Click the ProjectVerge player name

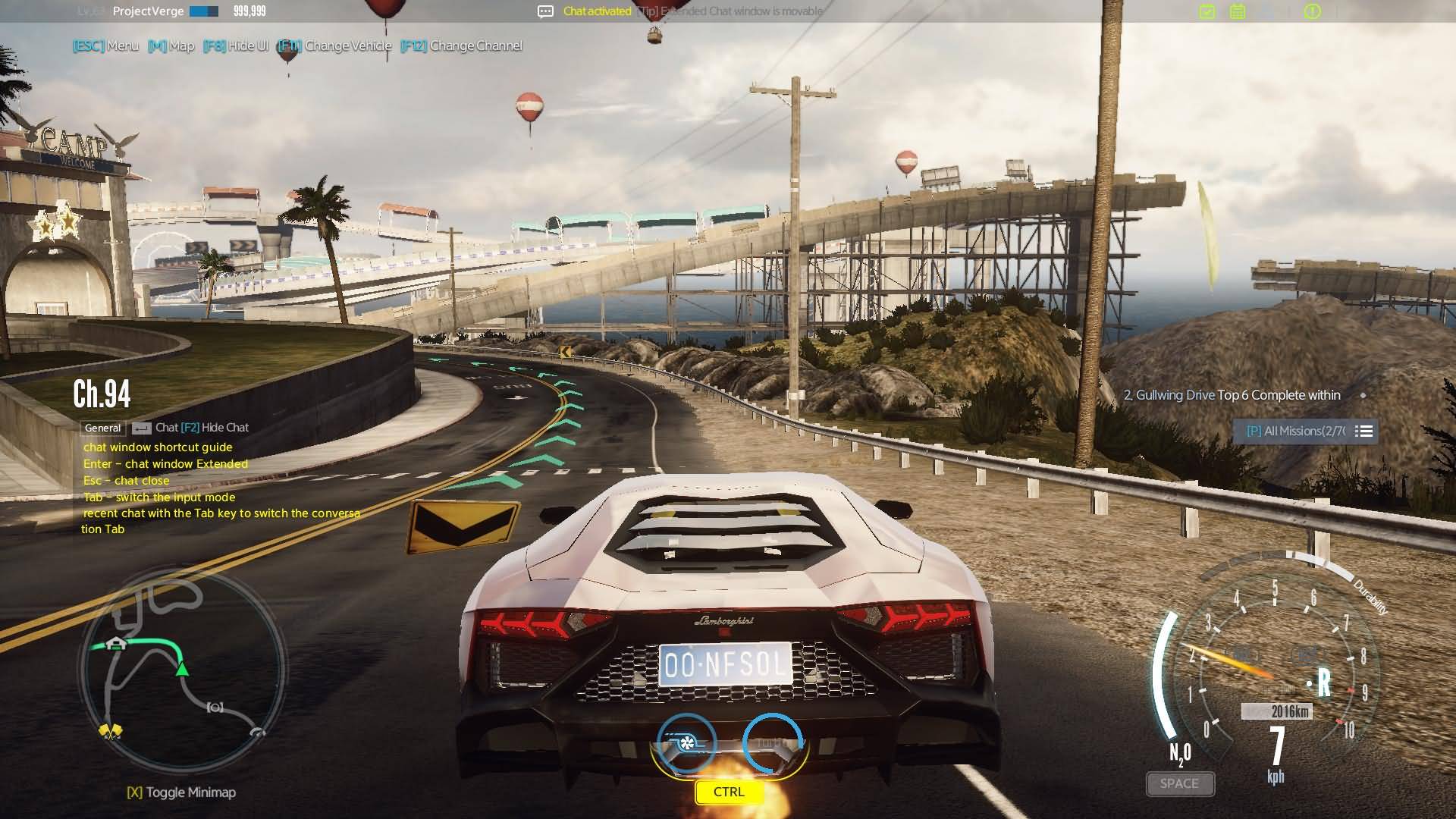[148, 11]
